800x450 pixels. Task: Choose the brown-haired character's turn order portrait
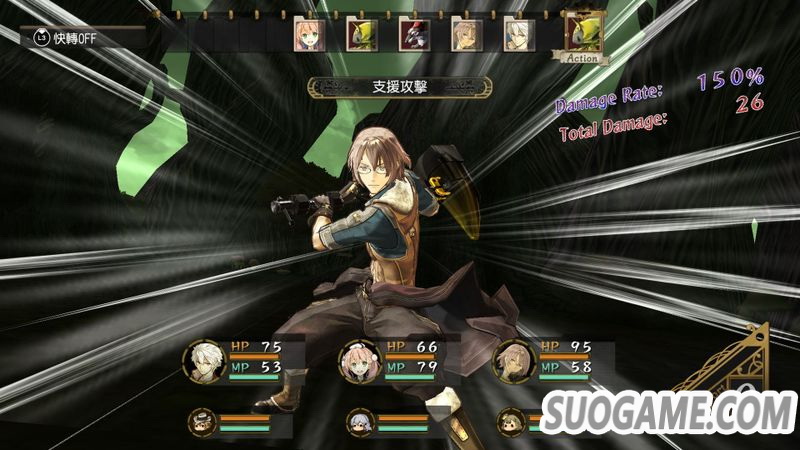click(464, 36)
